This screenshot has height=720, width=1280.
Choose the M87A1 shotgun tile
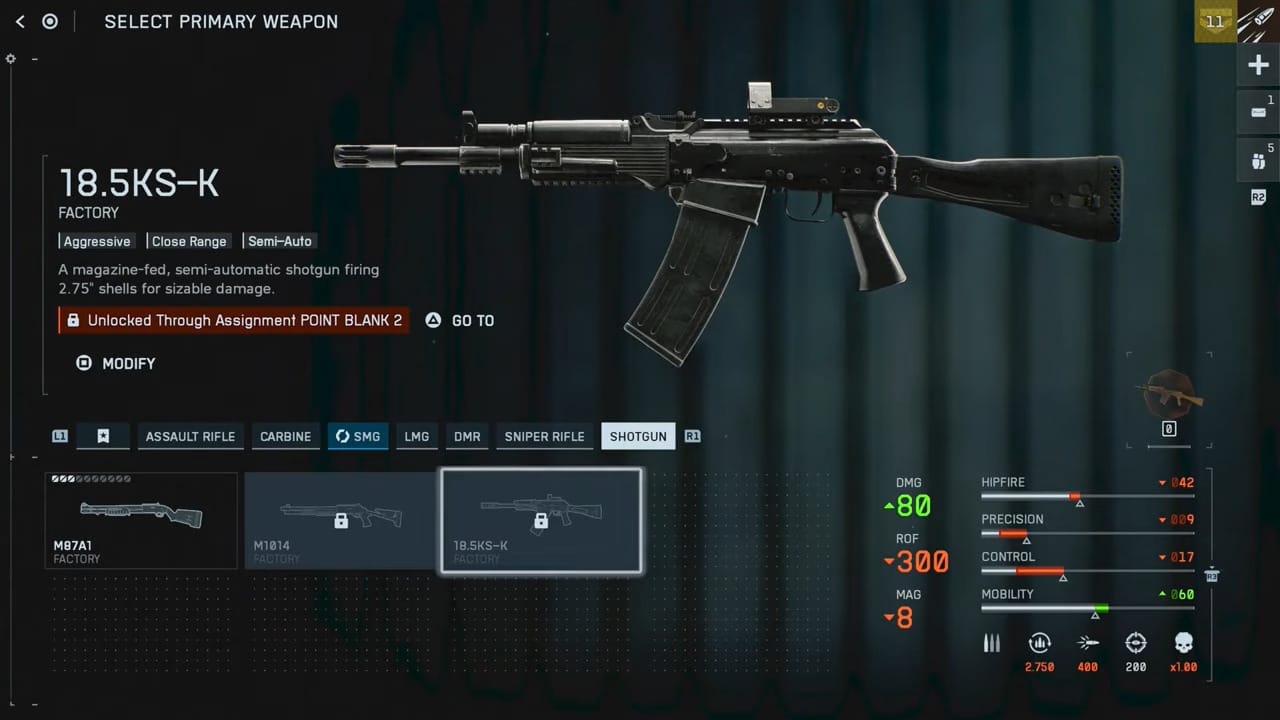coord(141,520)
